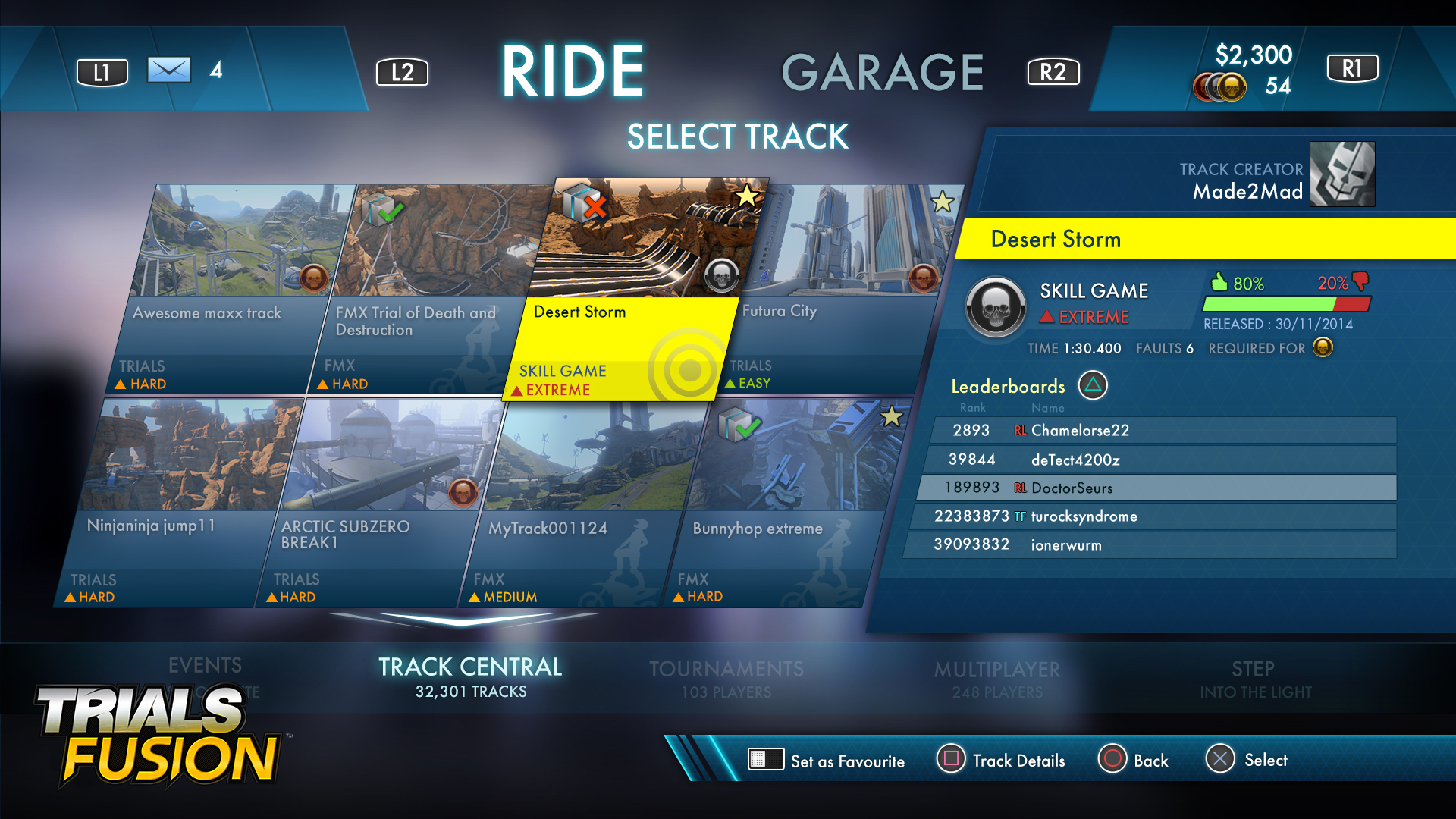Viewport: 1456px width, 819px height.
Task: Click the skull Skill Game icon on Desert Storm
Action: pyautogui.click(x=720, y=277)
